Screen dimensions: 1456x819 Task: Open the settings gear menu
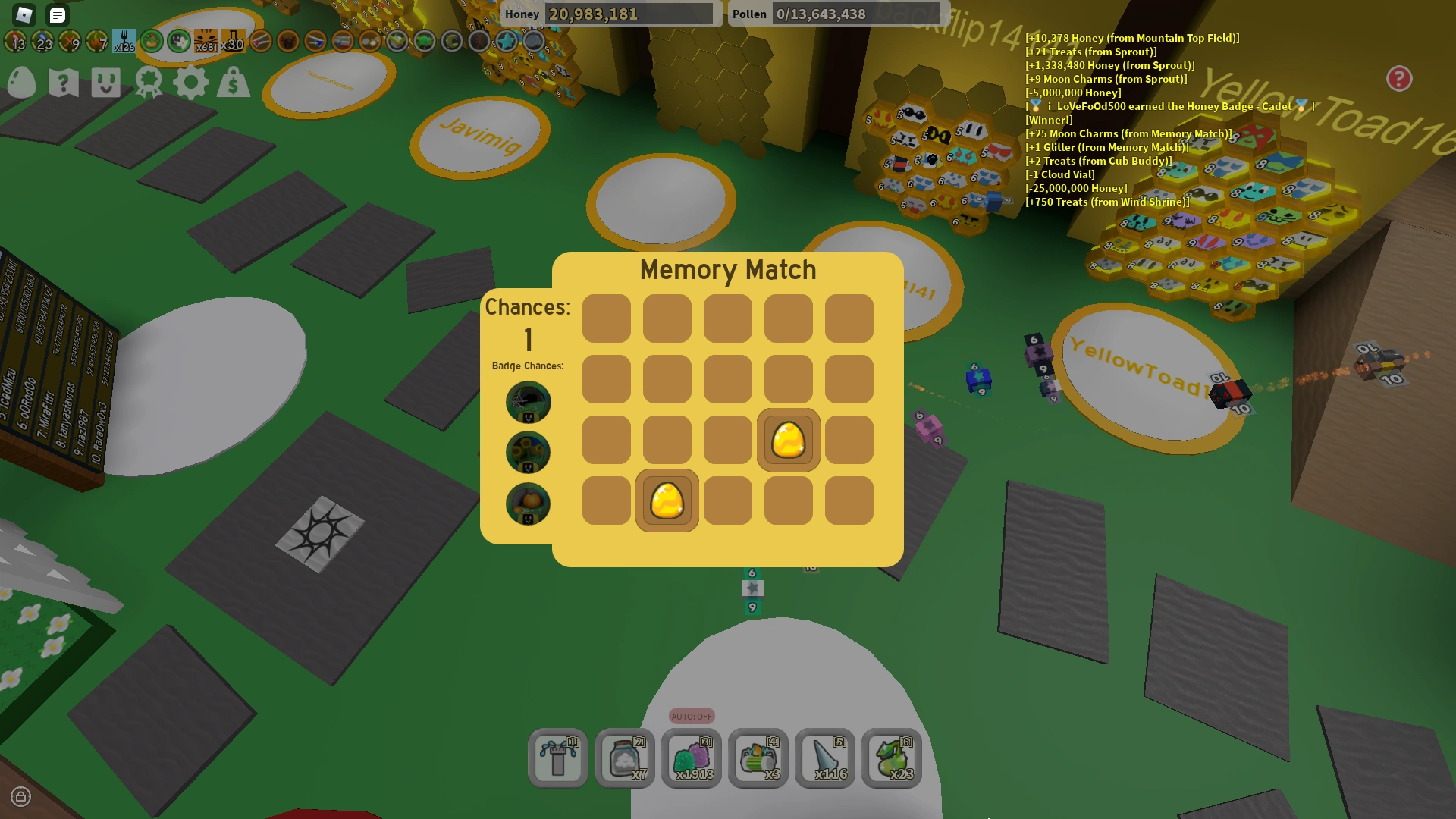pyautogui.click(x=192, y=83)
